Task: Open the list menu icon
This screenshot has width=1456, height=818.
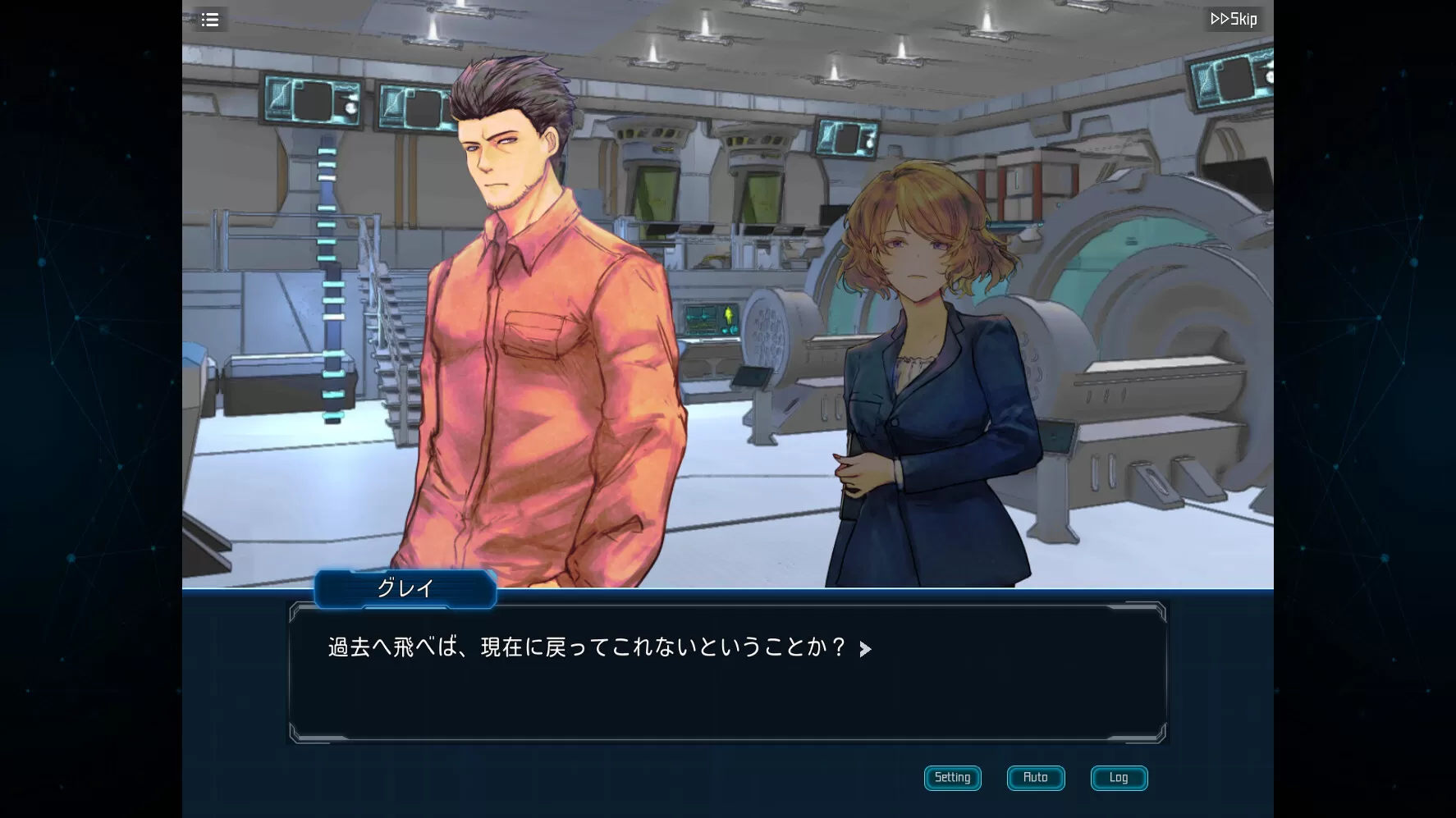Action: (210, 20)
